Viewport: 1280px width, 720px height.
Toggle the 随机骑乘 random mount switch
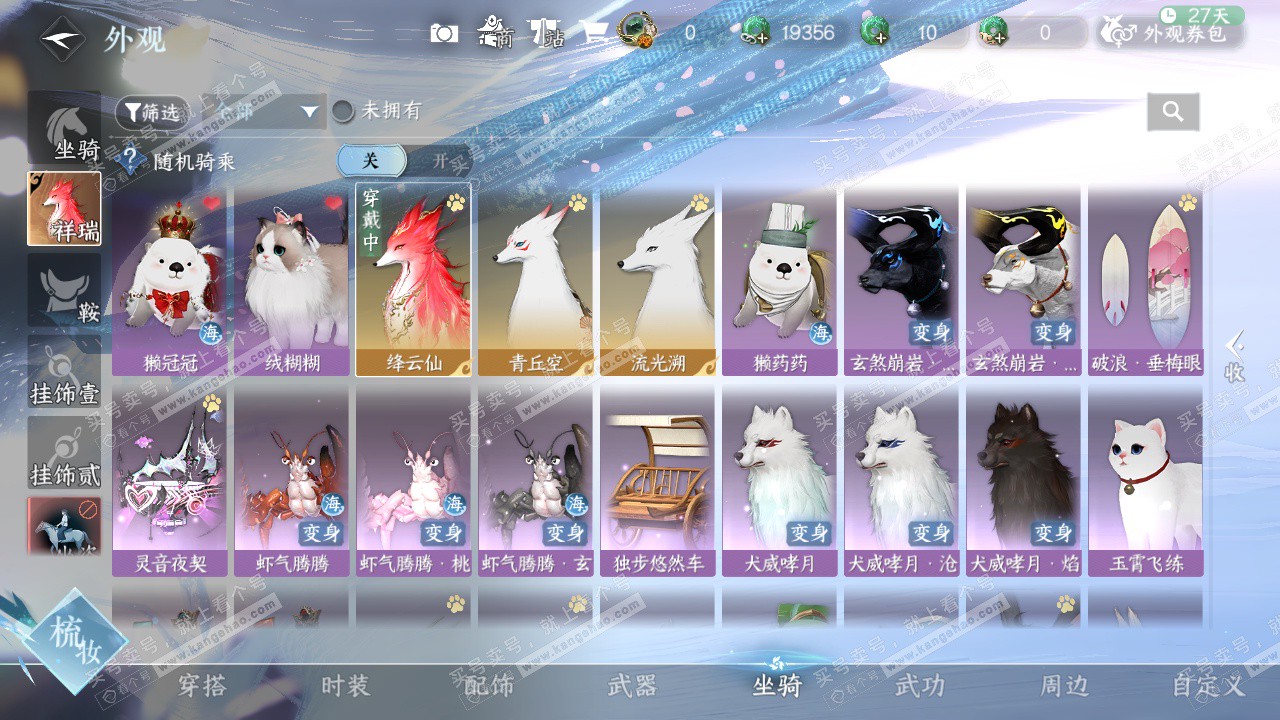[403, 160]
